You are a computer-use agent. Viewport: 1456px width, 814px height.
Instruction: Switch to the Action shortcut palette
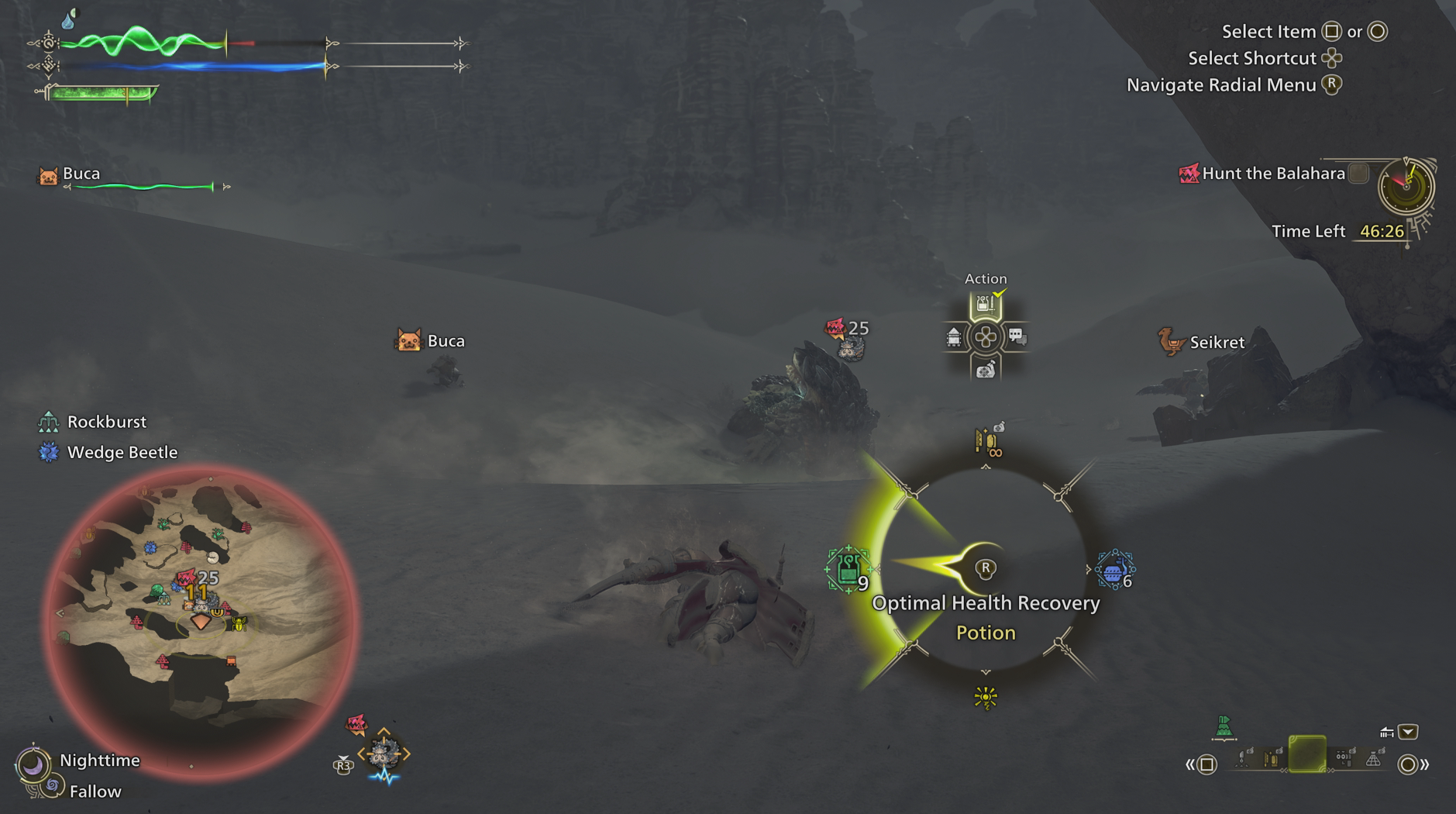(985, 305)
